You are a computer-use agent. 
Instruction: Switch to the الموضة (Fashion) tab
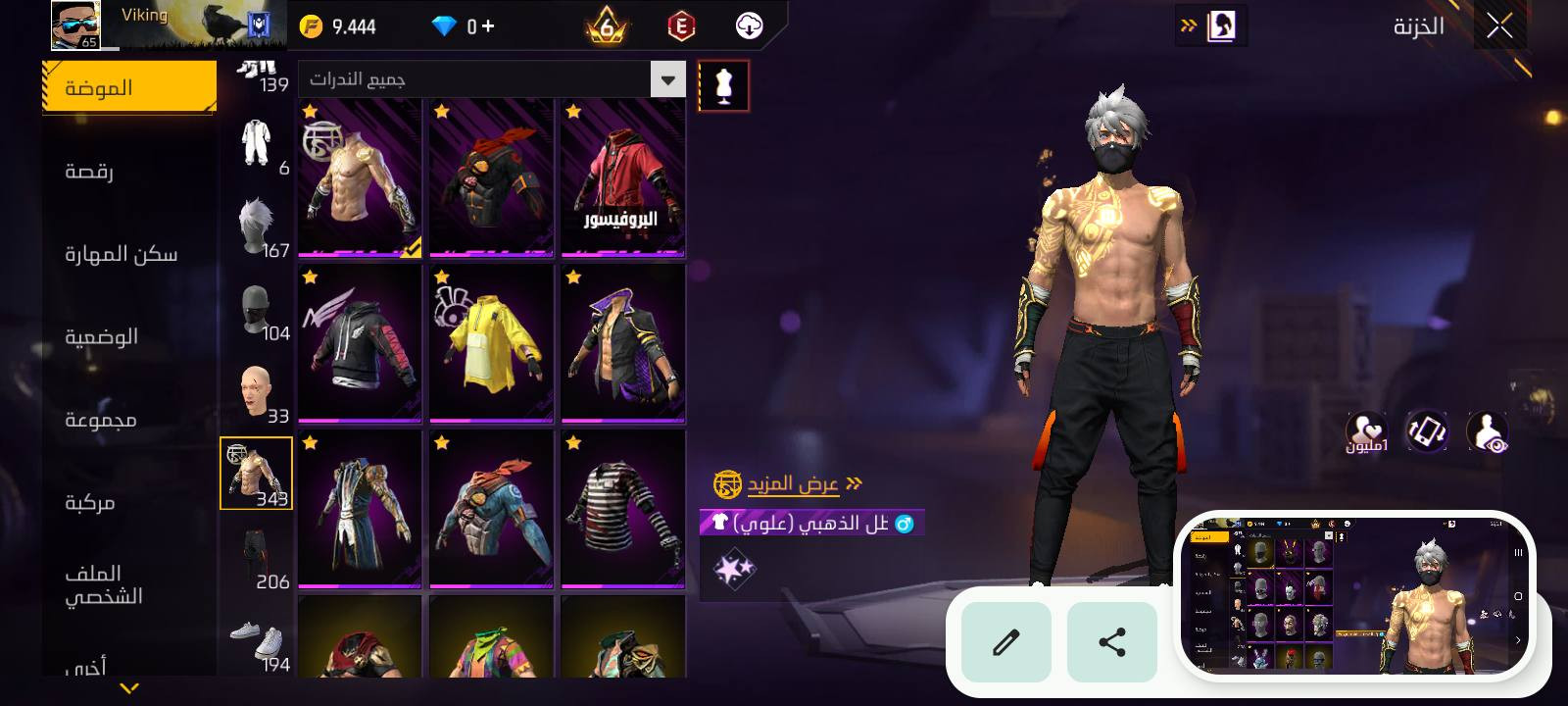click(x=129, y=87)
